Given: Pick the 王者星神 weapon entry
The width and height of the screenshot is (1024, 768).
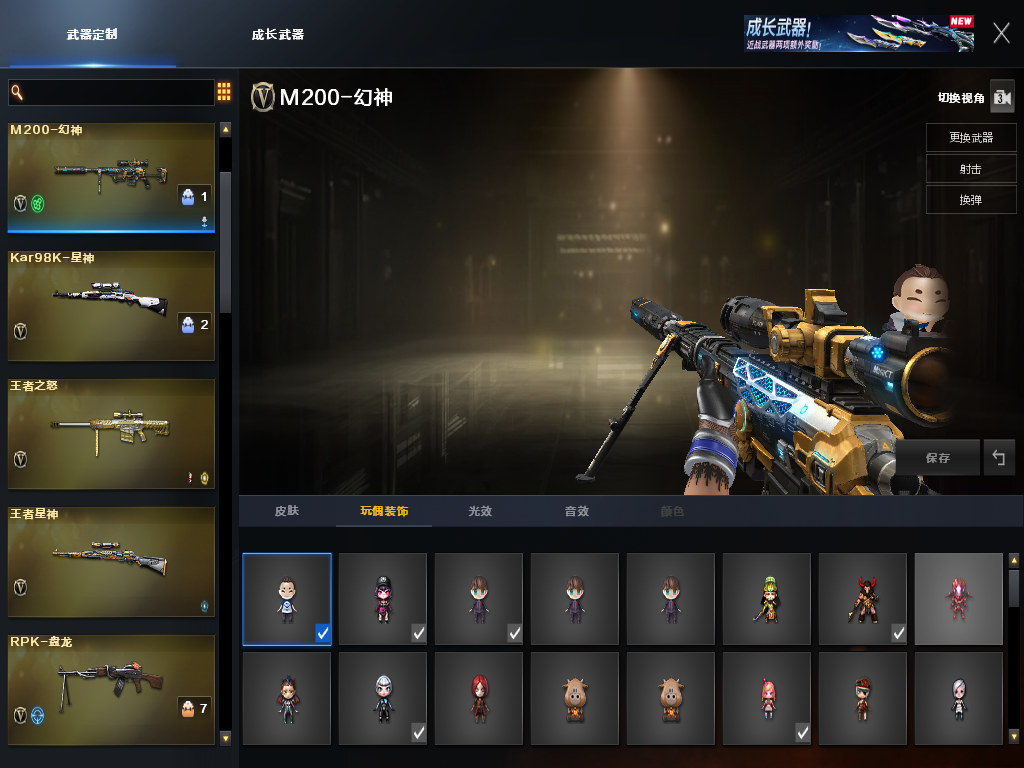Looking at the screenshot, I should pyautogui.click(x=112, y=561).
